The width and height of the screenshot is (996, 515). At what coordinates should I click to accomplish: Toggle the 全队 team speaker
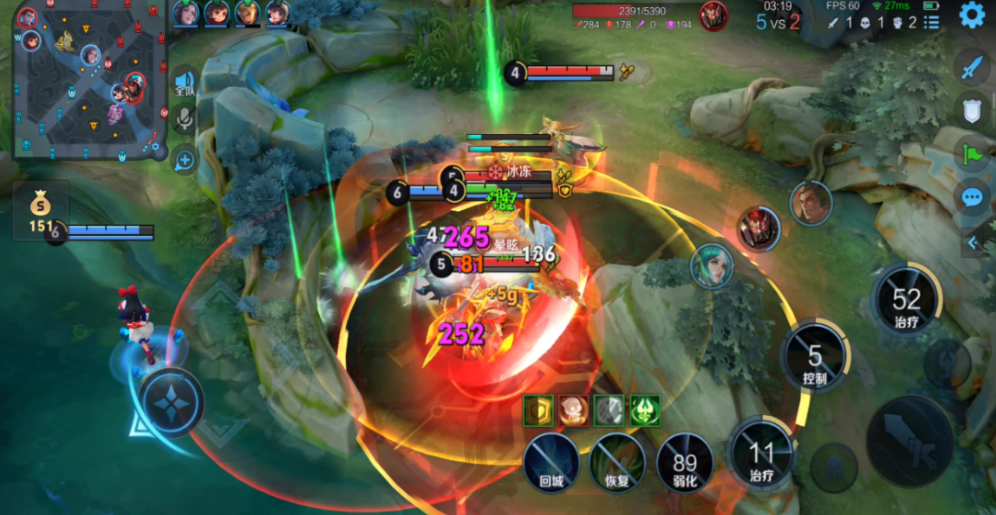point(184,82)
